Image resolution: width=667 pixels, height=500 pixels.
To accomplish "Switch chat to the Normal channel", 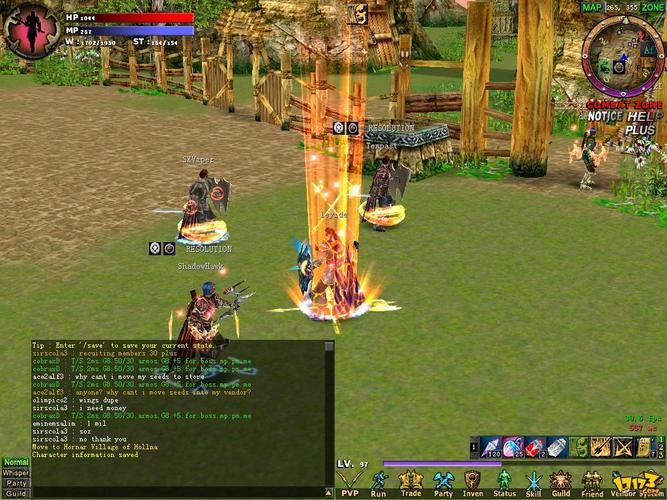I will click(15, 463).
